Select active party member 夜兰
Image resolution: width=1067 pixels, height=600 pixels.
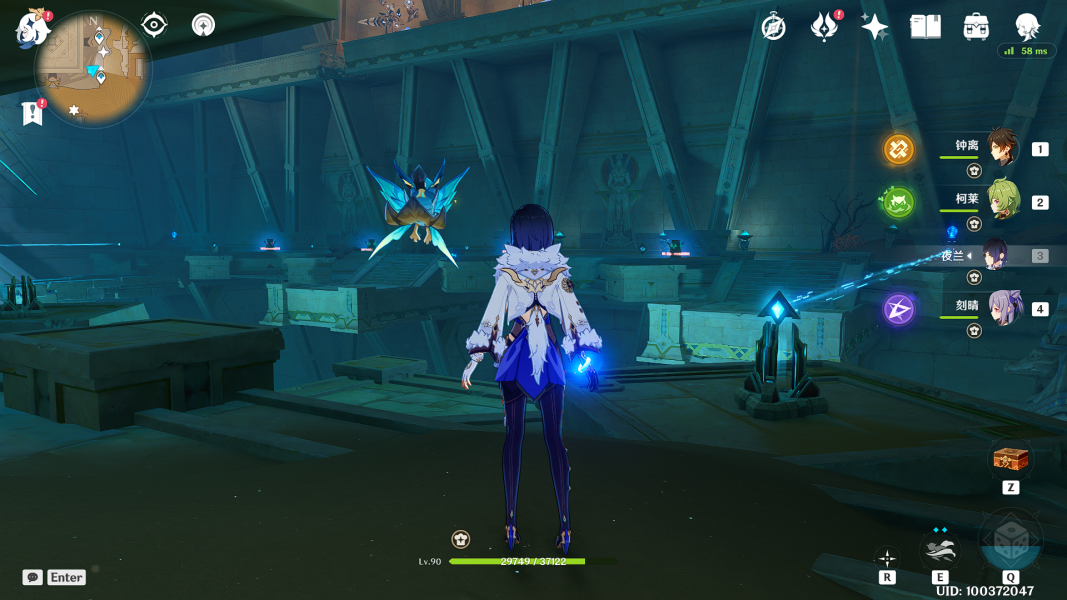[x=996, y=255]
